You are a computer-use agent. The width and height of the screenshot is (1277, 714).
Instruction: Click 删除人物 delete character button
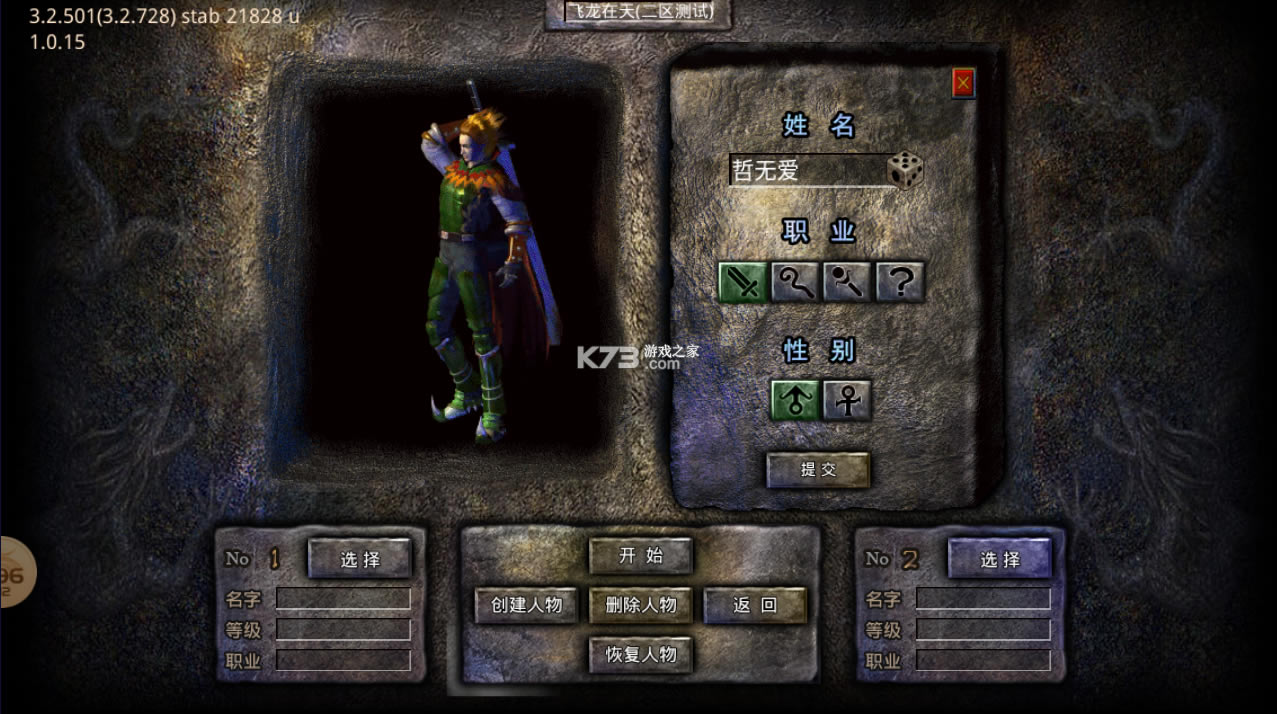[640, 605]
